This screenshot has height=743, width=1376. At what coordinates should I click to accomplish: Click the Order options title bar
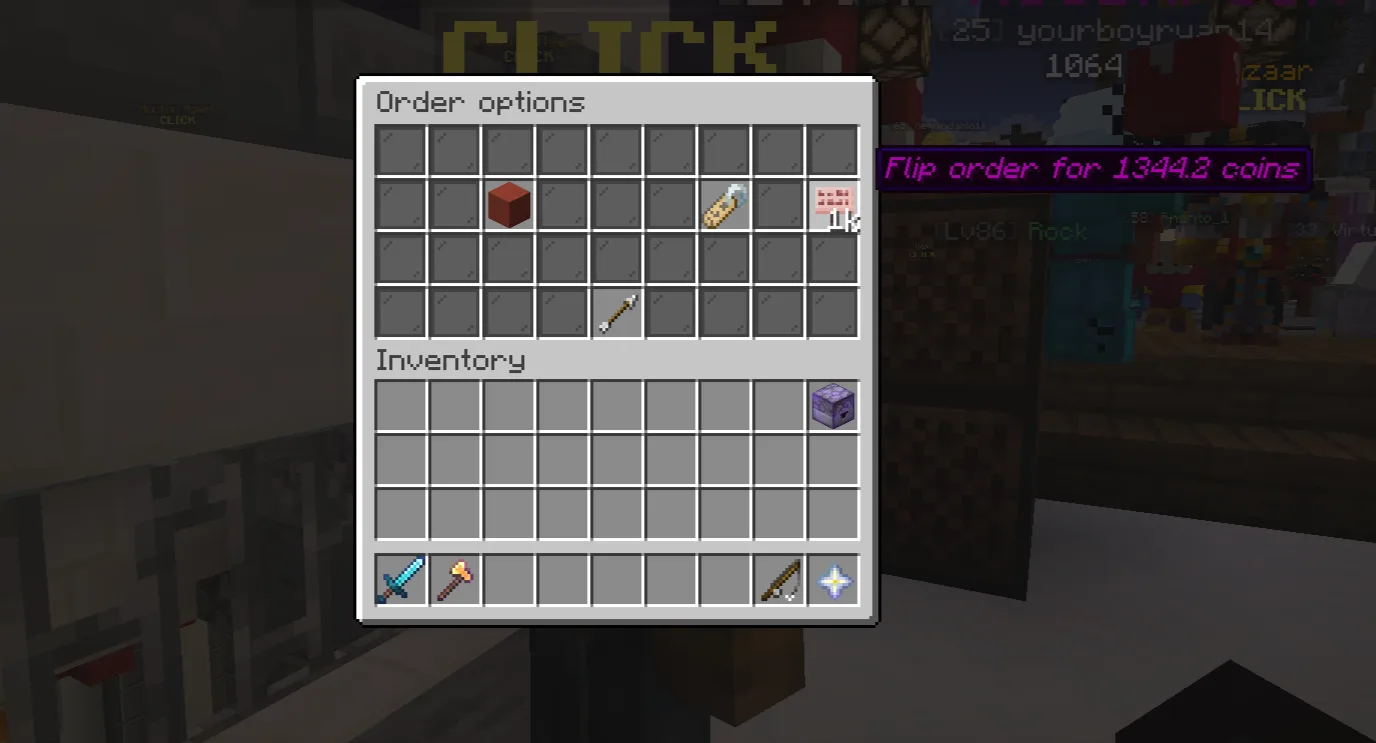coord(480,102)
